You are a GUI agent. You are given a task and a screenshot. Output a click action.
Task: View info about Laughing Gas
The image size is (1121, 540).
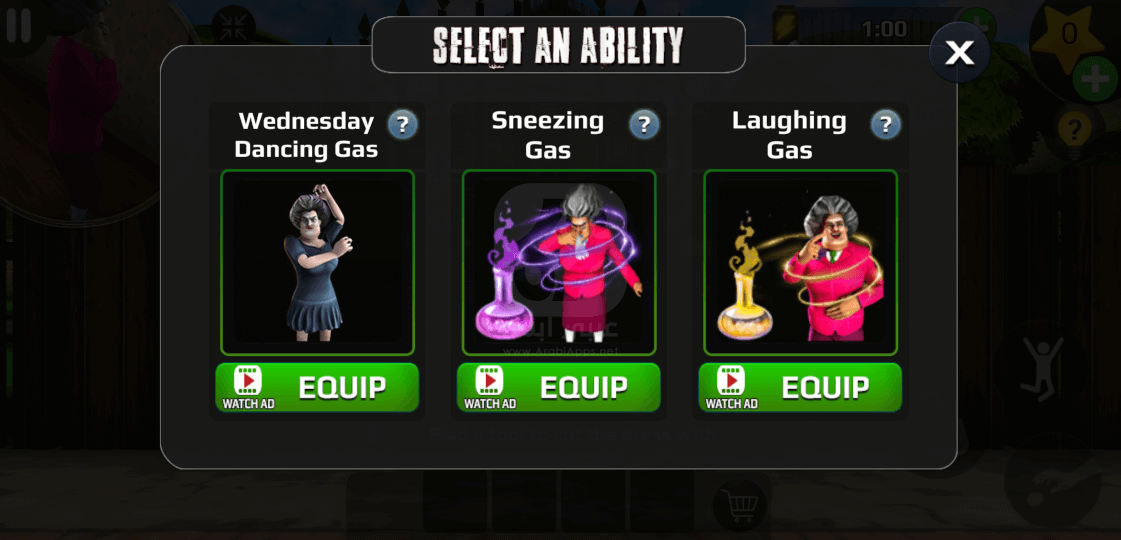point(885,125)
